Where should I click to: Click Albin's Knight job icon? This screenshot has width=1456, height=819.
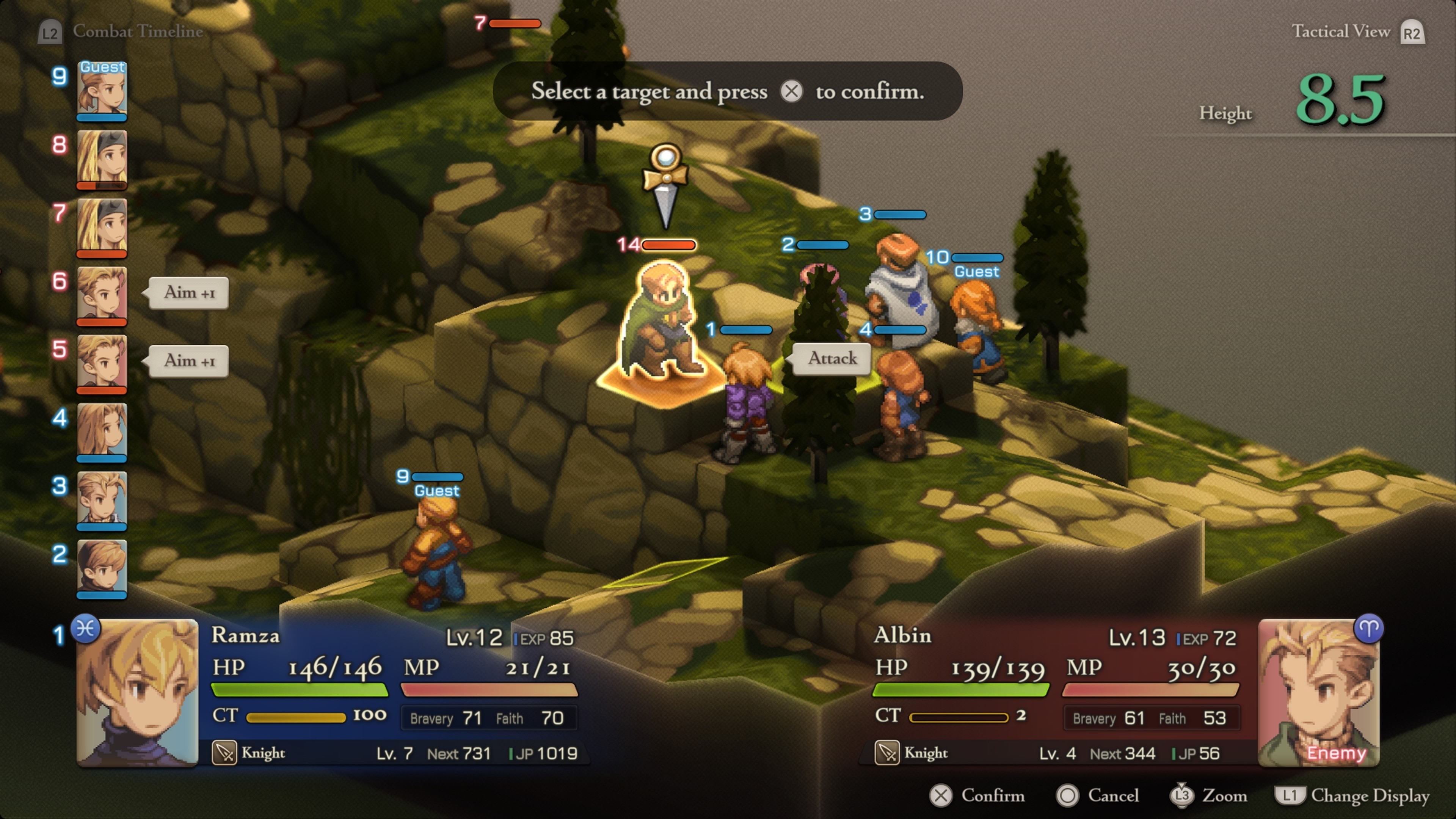887,753
